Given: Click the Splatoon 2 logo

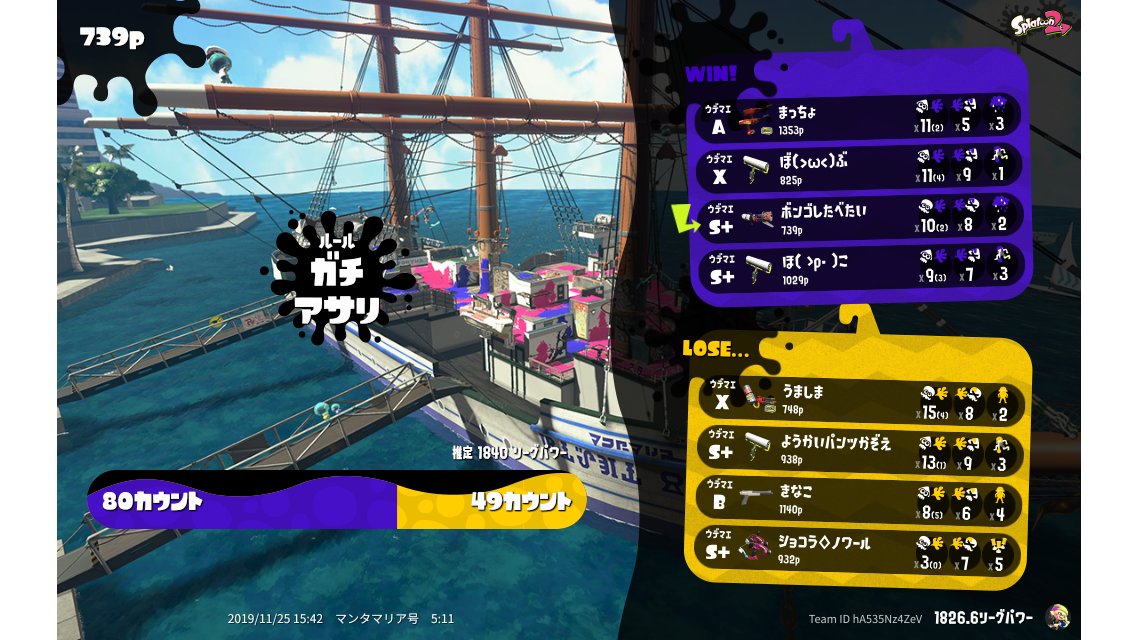Looking at the screenshot, I should tap(1040, 26).
